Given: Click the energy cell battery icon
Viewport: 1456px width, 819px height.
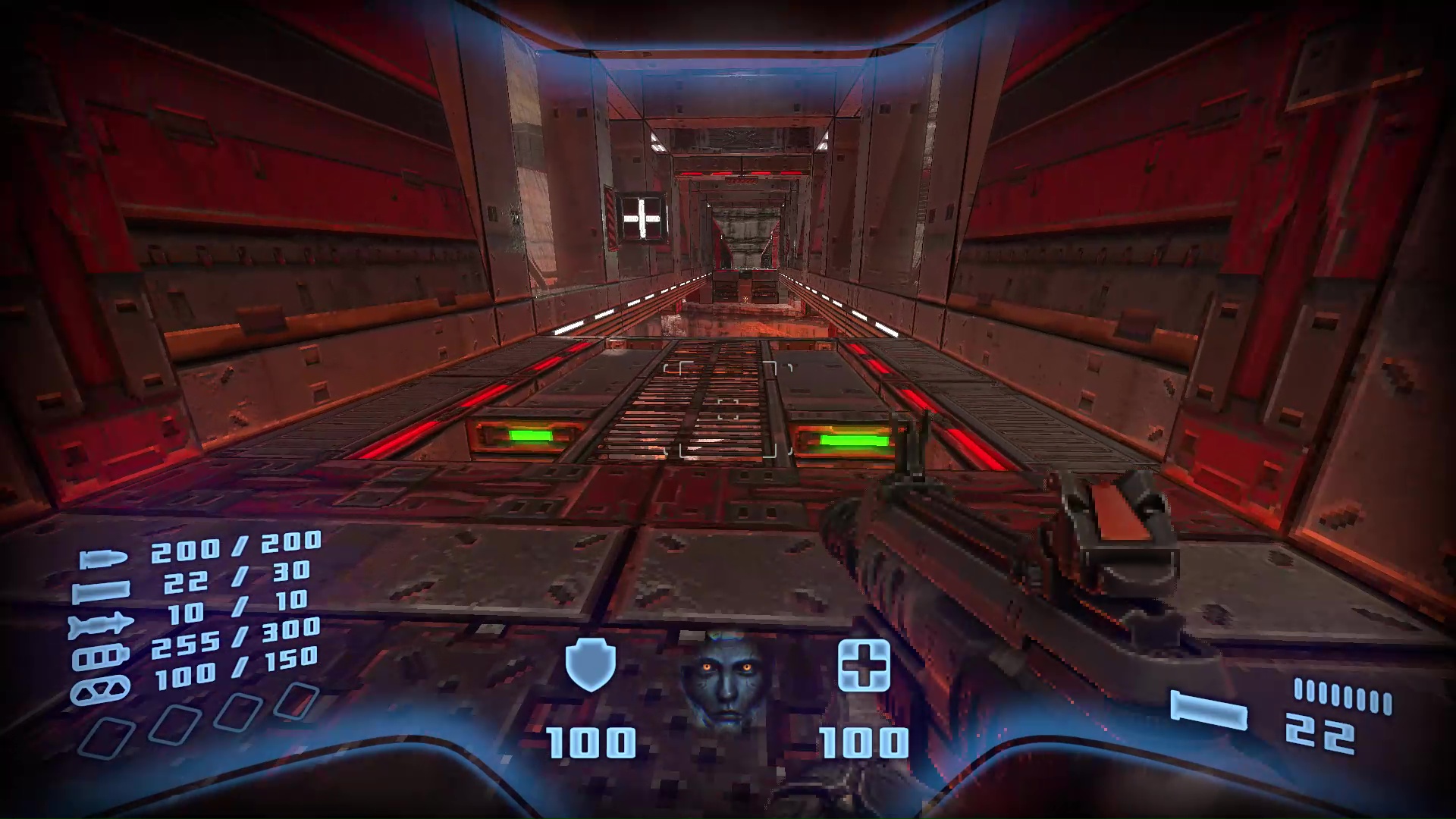Looking at the screenshot, I should pos(99,657).
